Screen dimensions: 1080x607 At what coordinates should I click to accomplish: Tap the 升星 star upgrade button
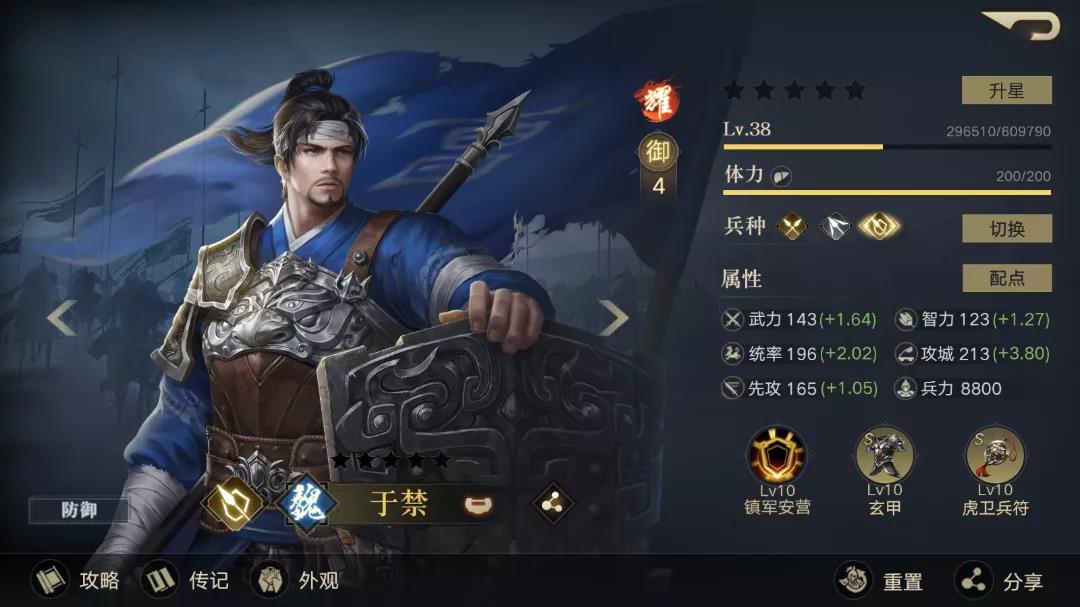1006,90
